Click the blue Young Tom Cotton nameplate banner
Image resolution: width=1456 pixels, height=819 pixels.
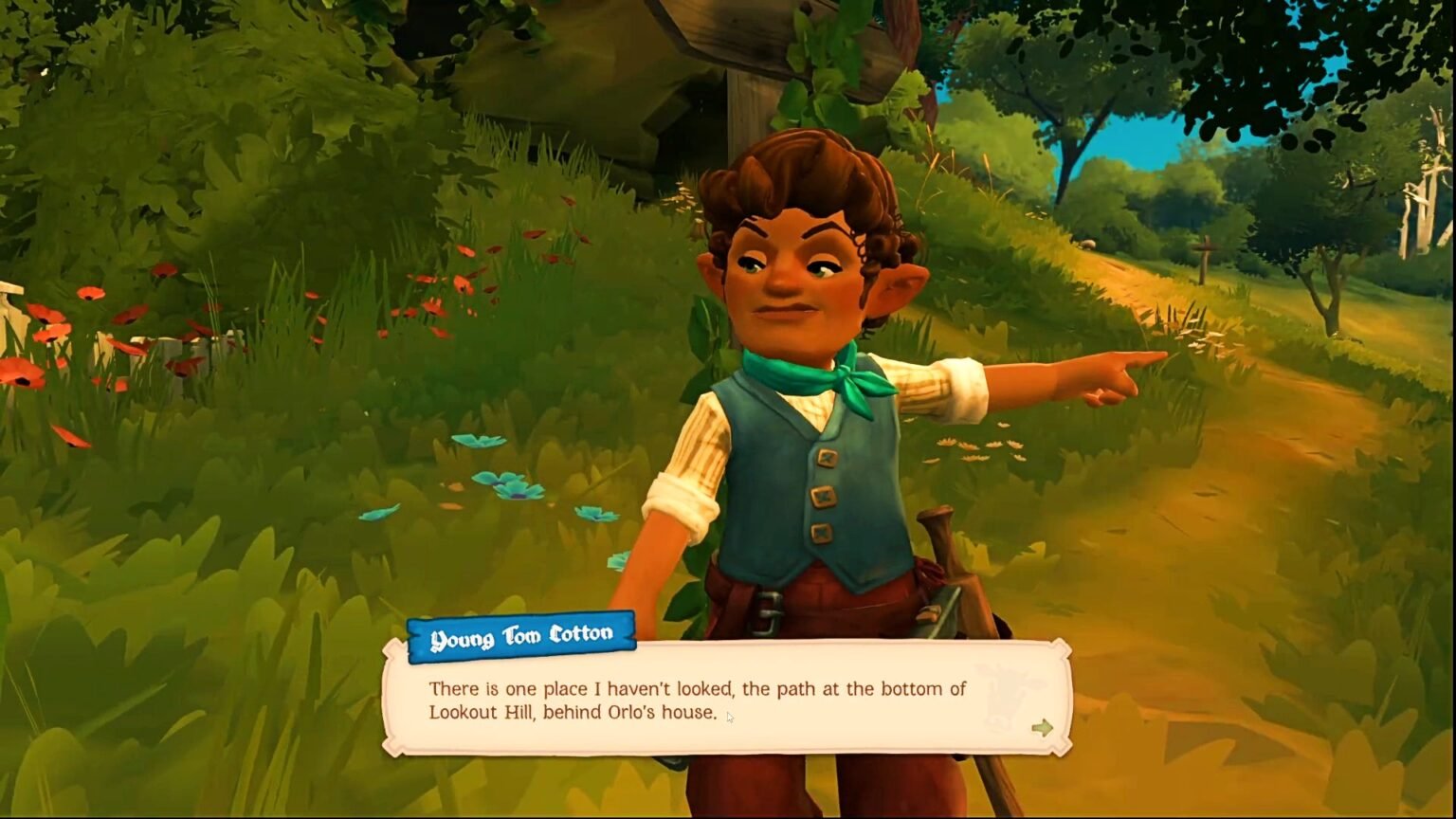pos(522,632)
